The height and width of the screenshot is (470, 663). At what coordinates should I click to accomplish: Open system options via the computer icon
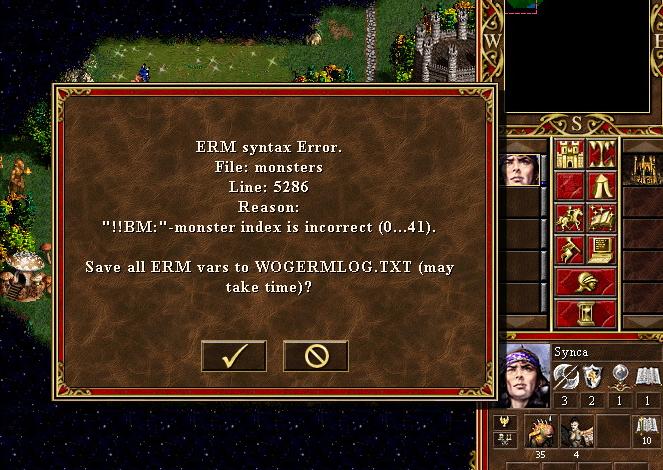pyautogui.click(x=602, y=249)
